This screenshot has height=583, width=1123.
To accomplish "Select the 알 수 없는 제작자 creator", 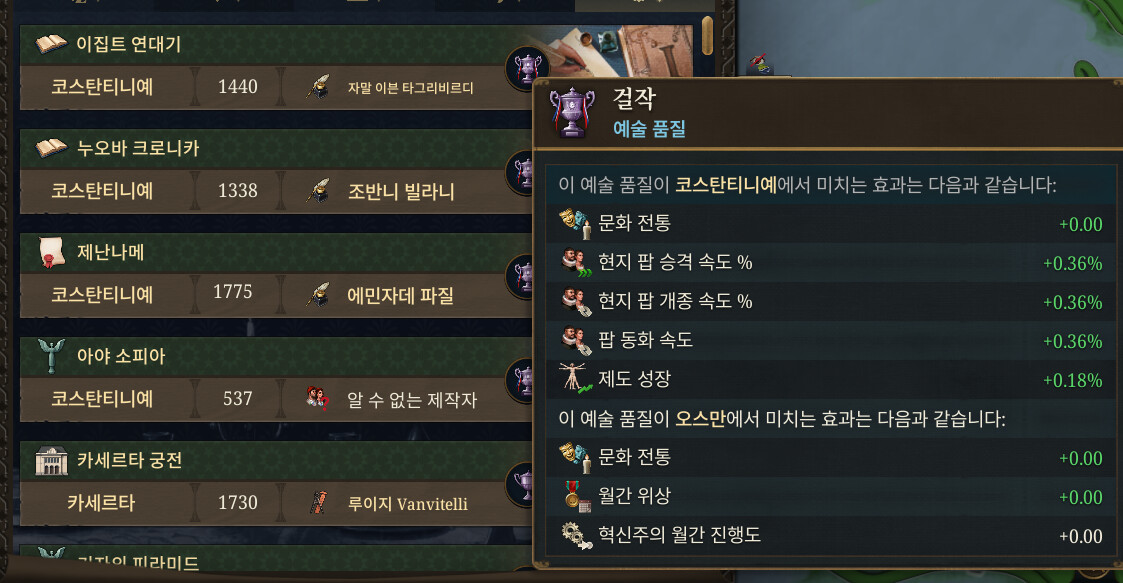I will point(411,399).
